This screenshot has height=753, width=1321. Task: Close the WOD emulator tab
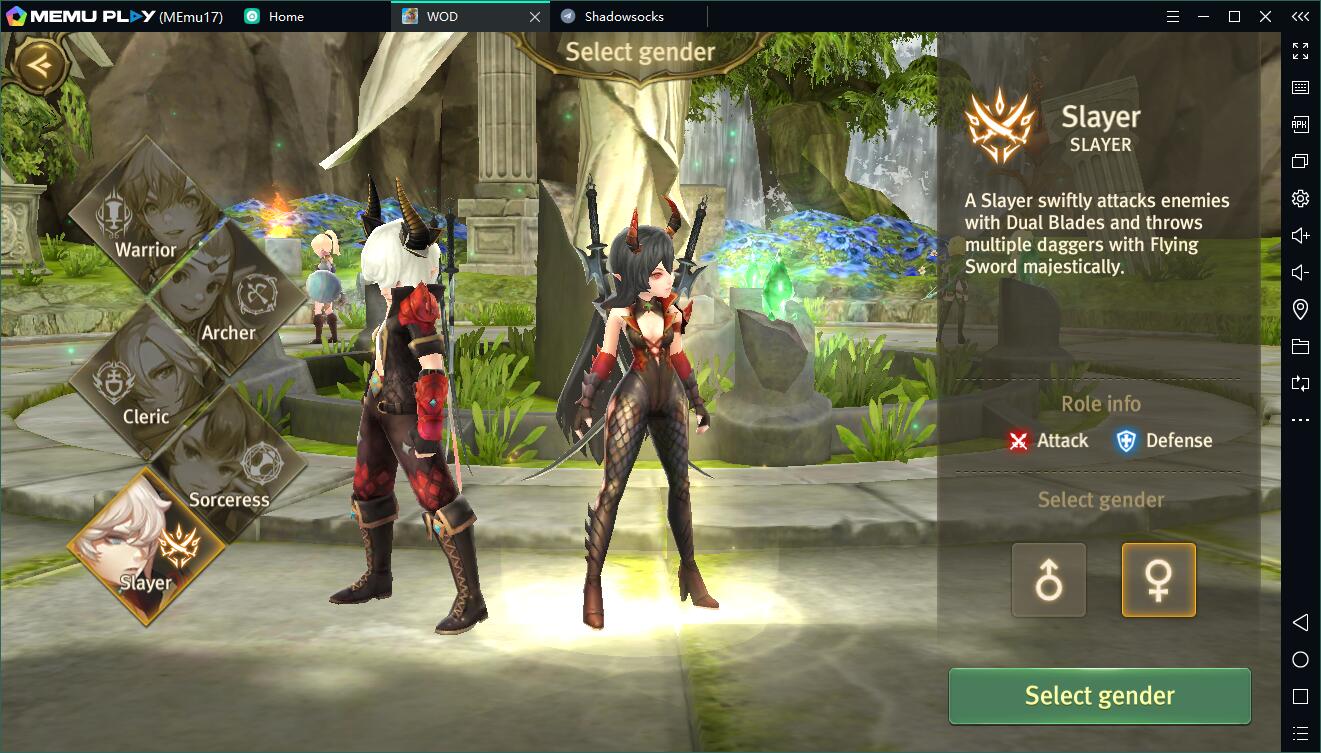coord(535,16)
